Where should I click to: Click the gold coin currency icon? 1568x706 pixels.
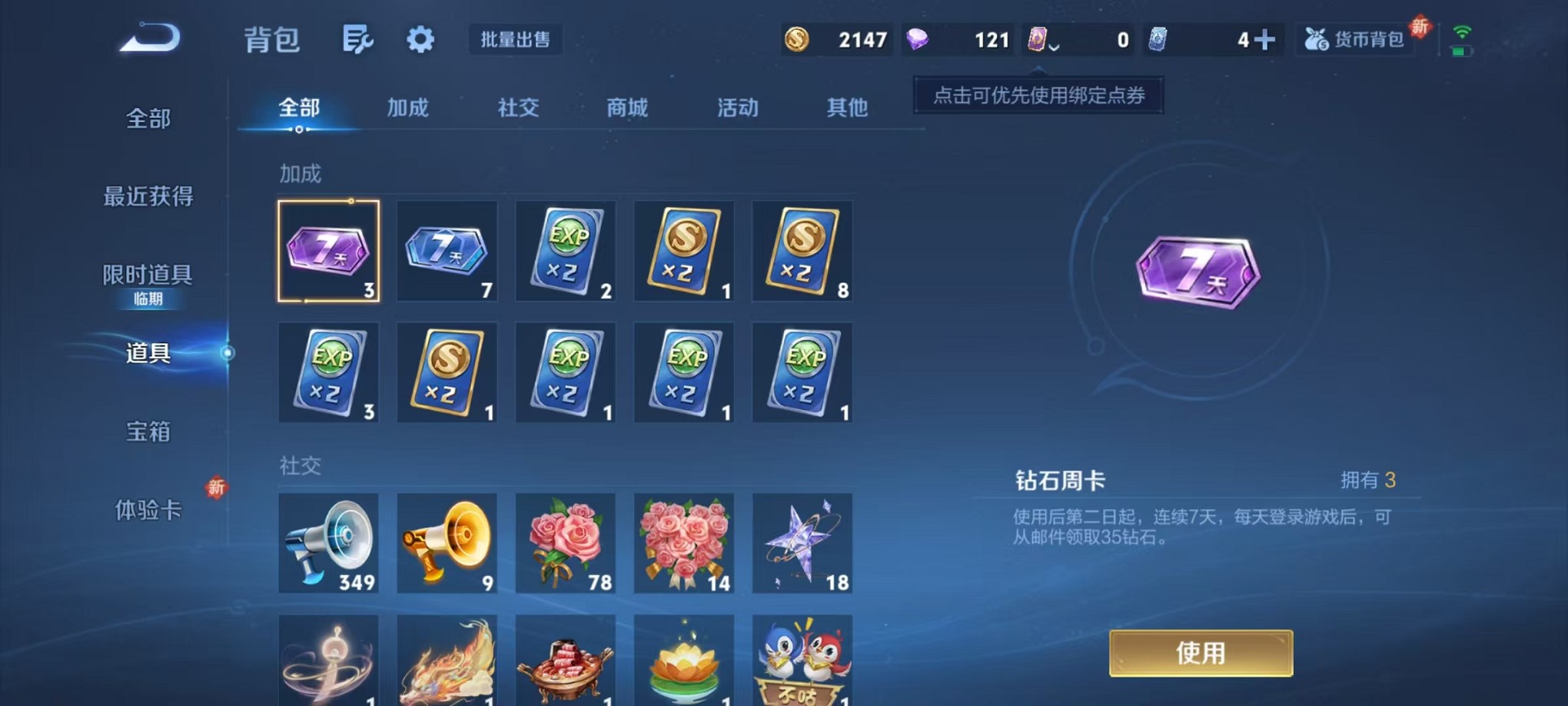799,40
